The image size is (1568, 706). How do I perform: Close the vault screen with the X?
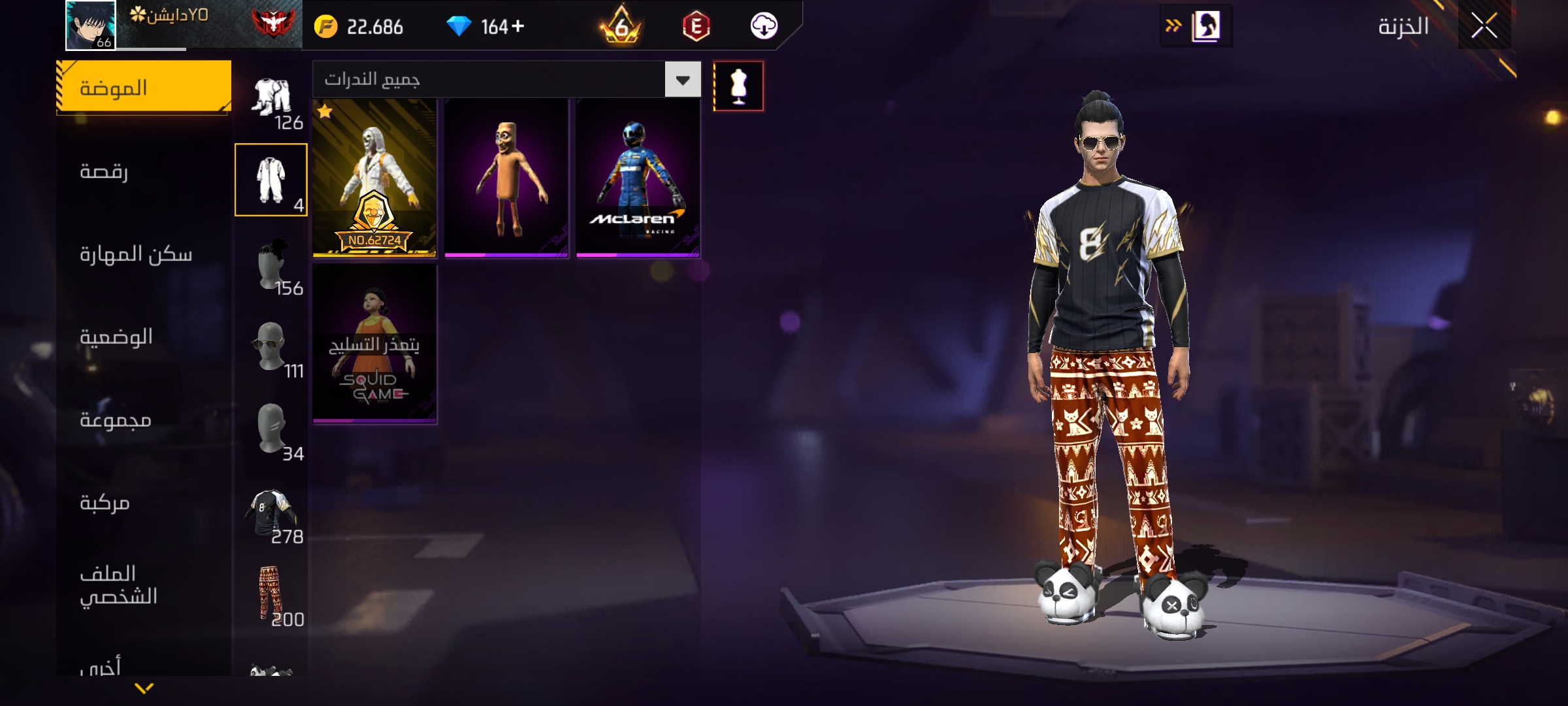click(x=1484, y=27)
